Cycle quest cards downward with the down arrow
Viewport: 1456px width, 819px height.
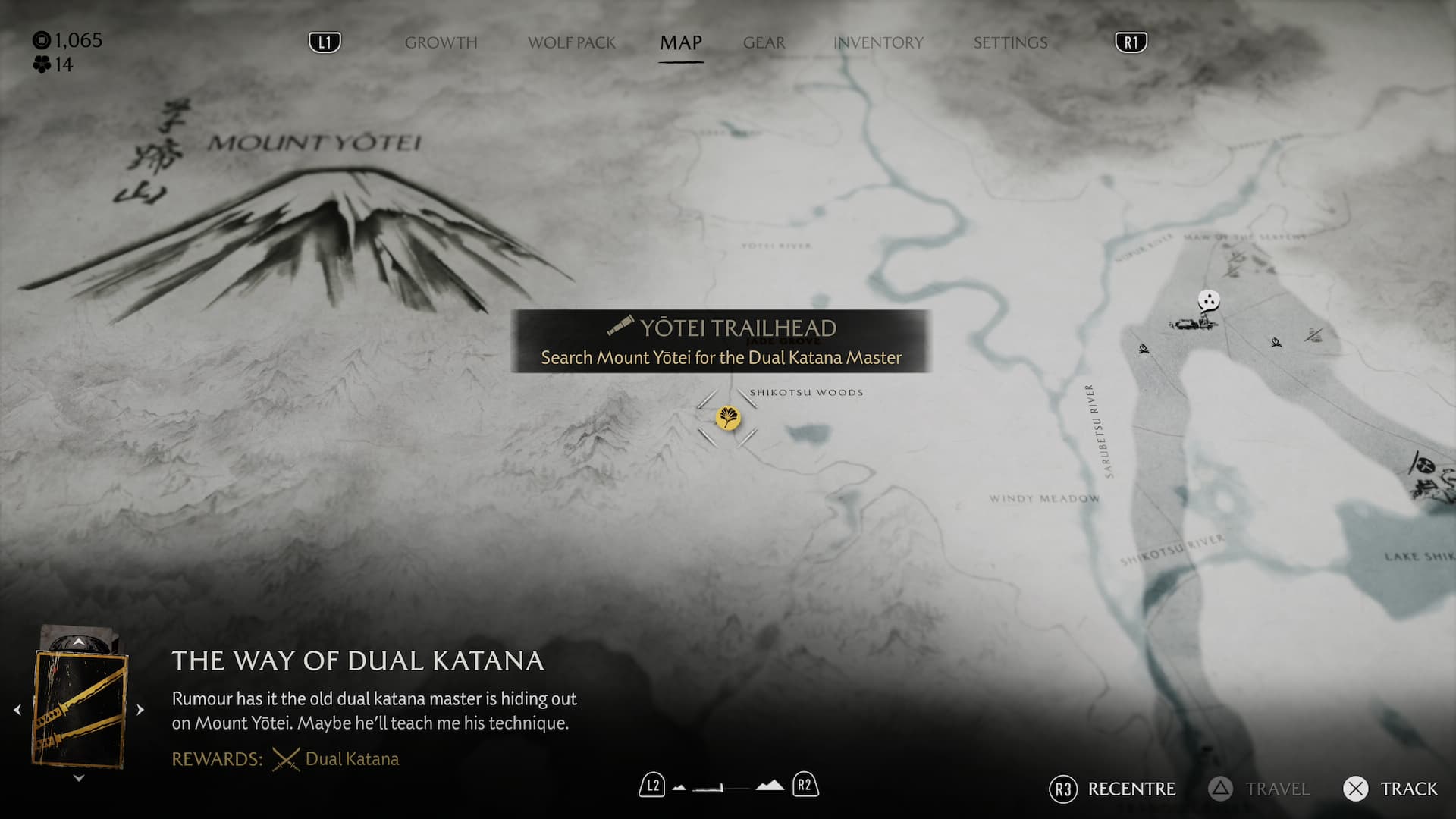(x=78, y=778)
